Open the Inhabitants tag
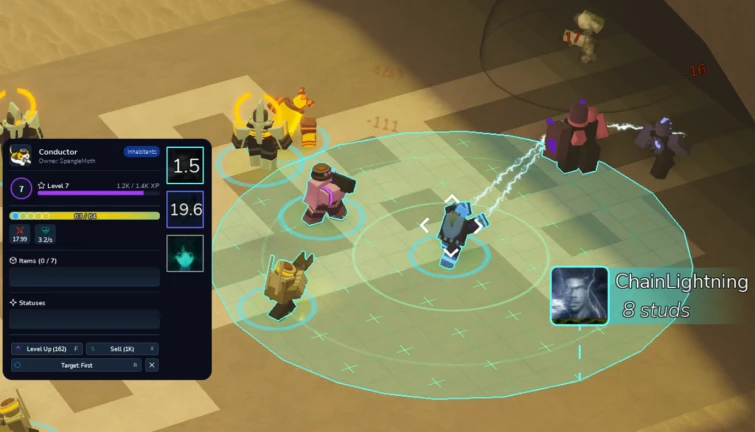The width and height of the screenshot is (755, 432). coord(141,152)
